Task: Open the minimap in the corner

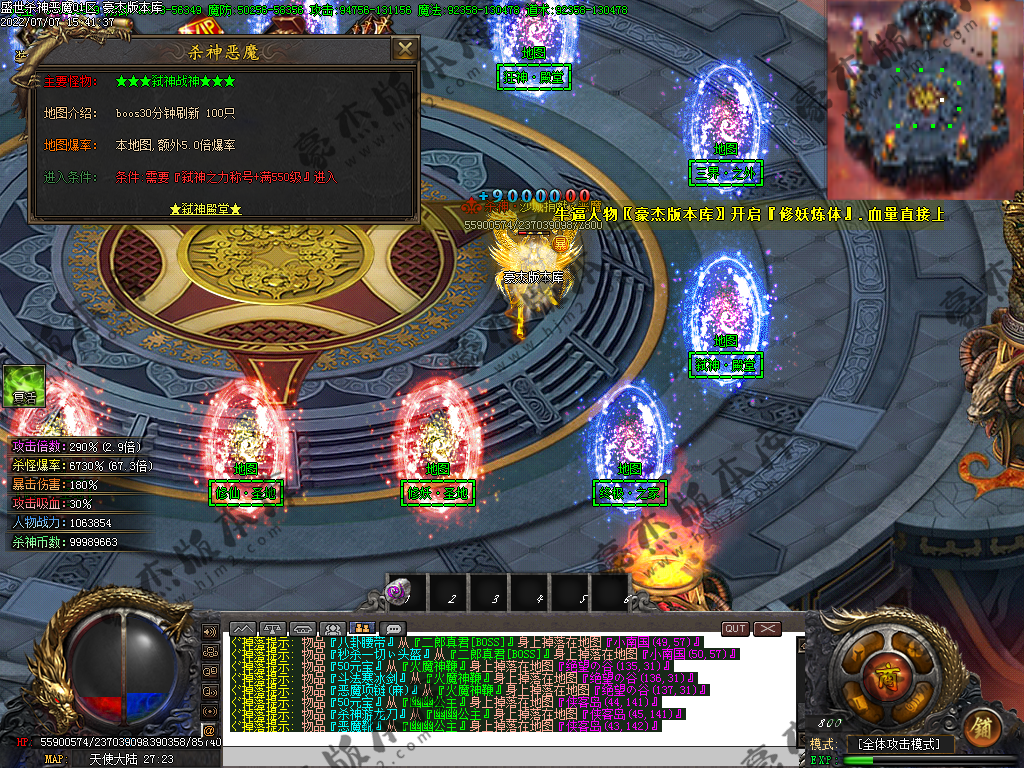Action: click(x=924, y=98)
